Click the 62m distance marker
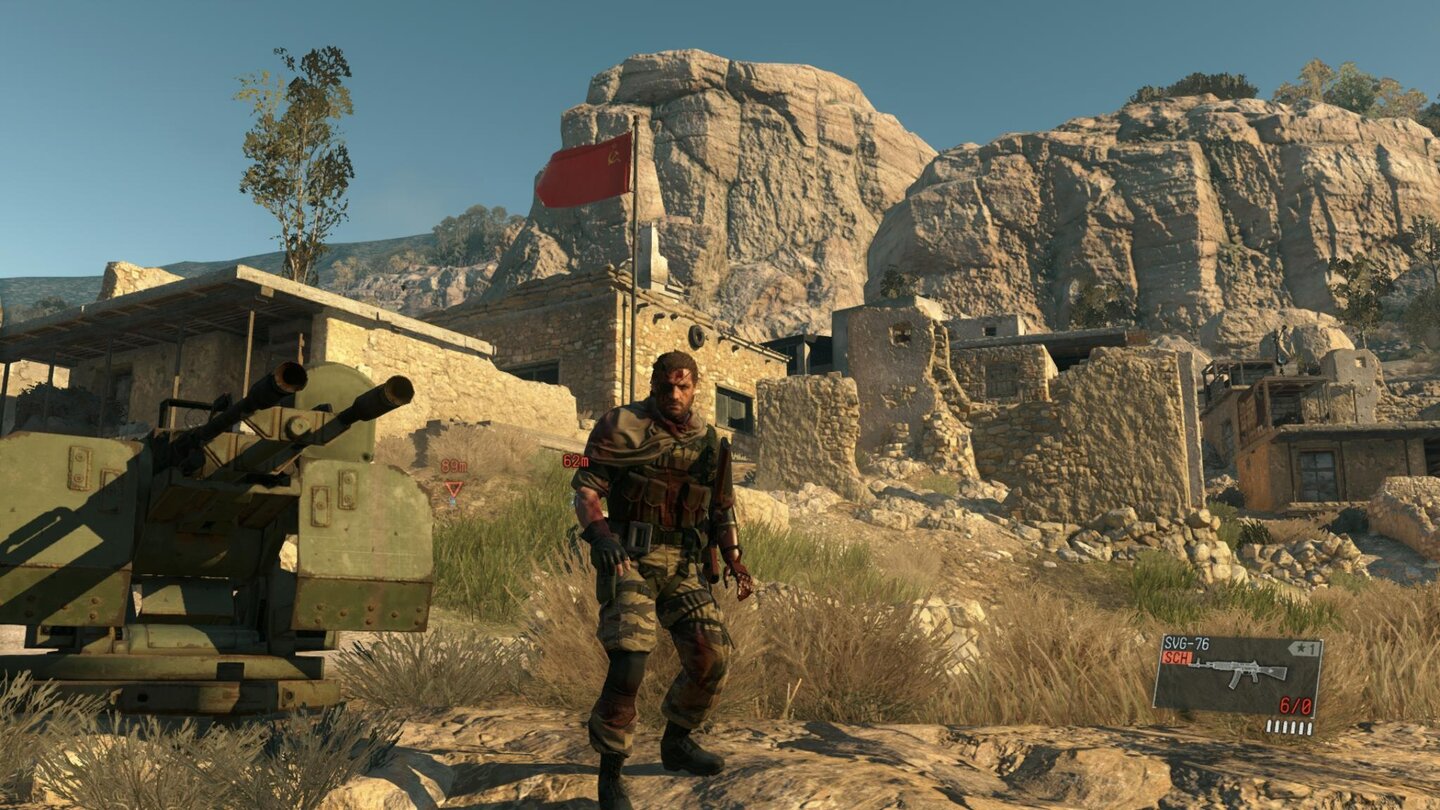This screenshot has height=810, width=1440. click(x=576, y=461)
